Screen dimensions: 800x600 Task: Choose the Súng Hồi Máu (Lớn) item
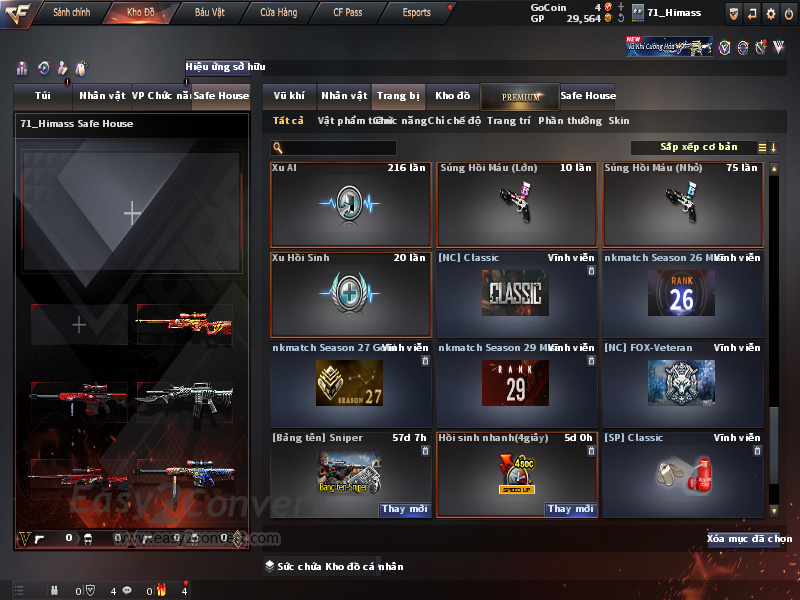(x=516, y=205)
